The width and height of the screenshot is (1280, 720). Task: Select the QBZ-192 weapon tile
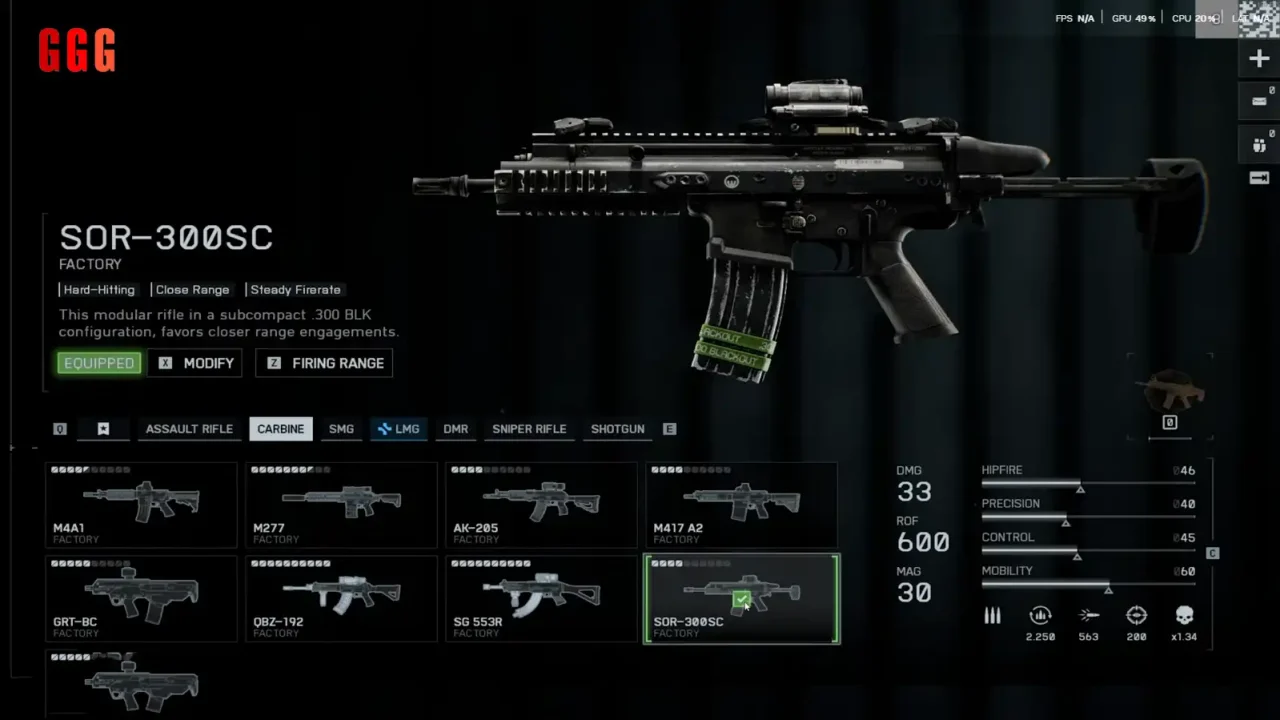(x=341, y=598)
